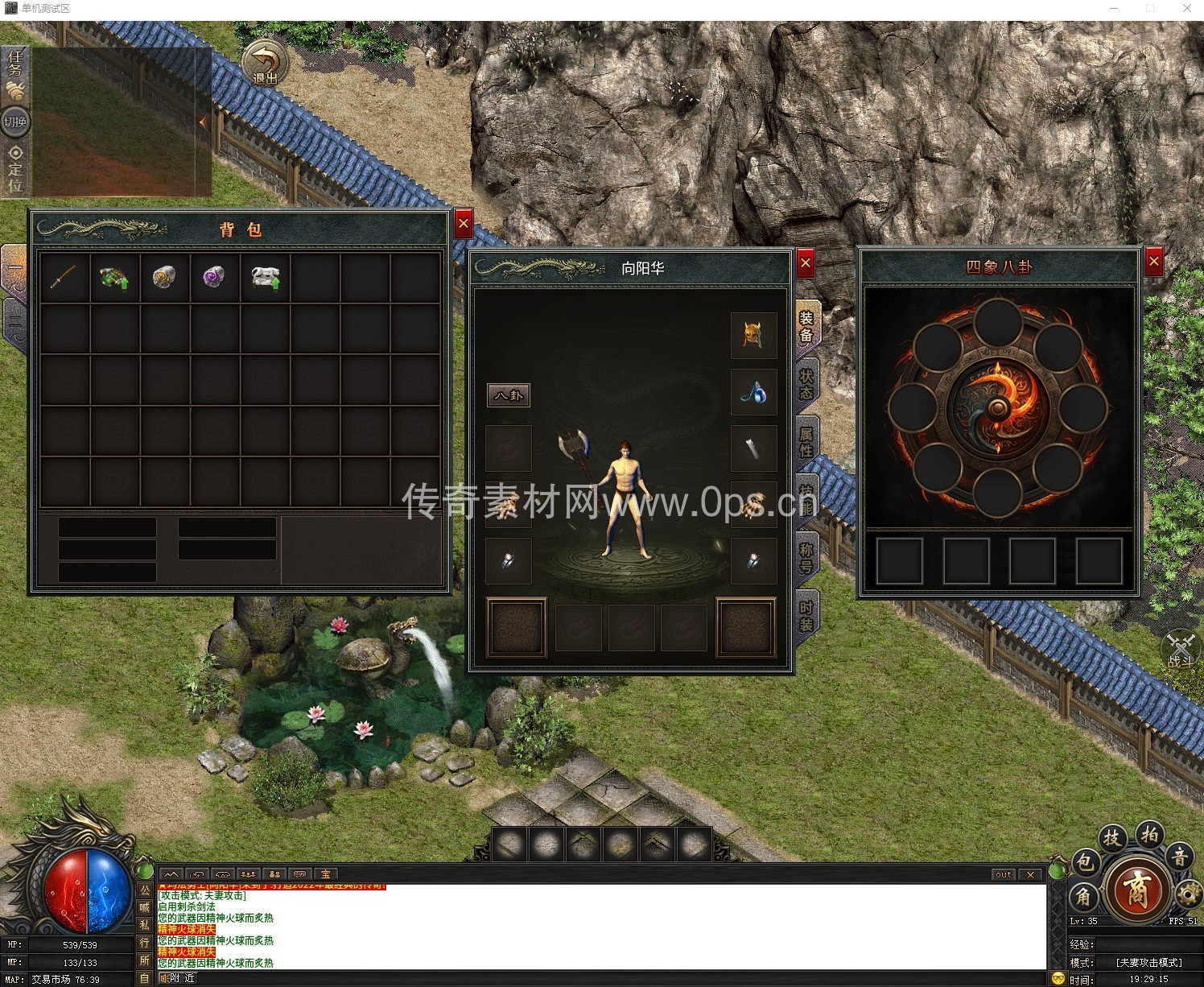This screenshot has height=987, width=1204.
Task: Open the 时装 fashion tab
Action: [806, 615]
